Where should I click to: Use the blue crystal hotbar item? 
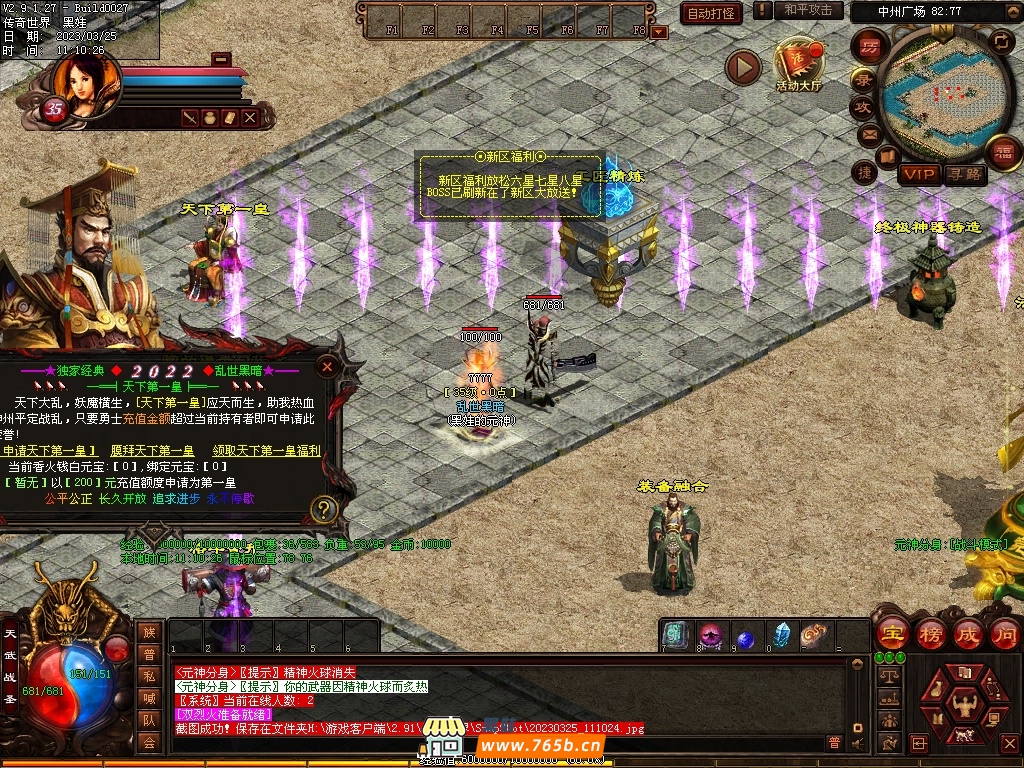[x=781, y=635]
